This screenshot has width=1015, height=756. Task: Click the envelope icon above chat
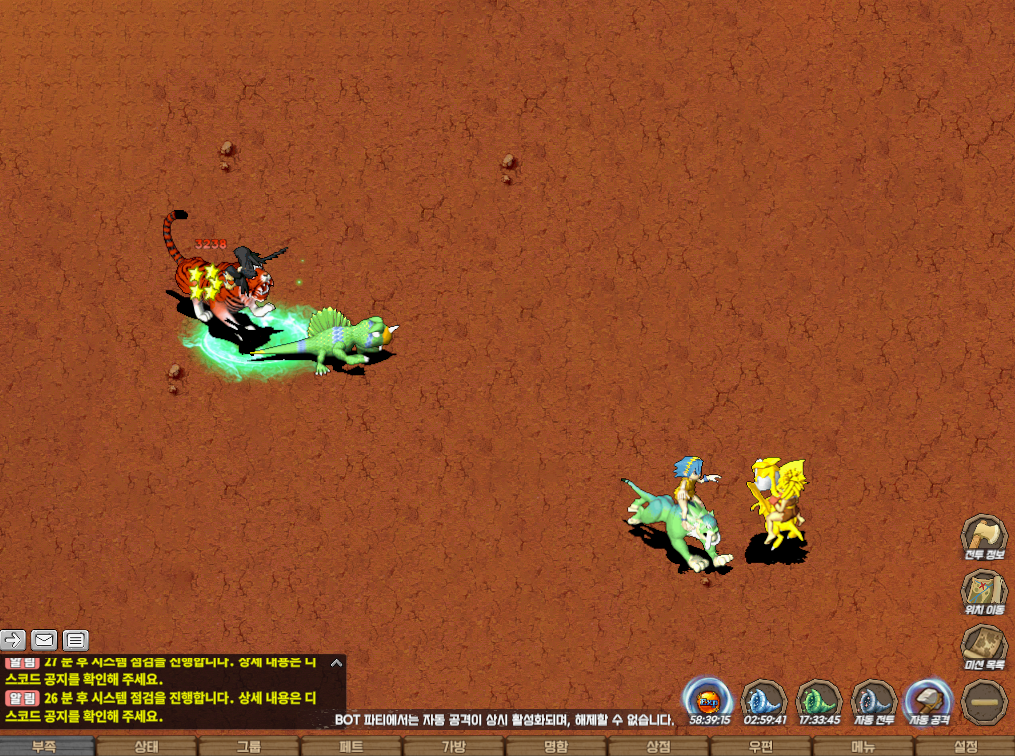[x=44, y=639]
